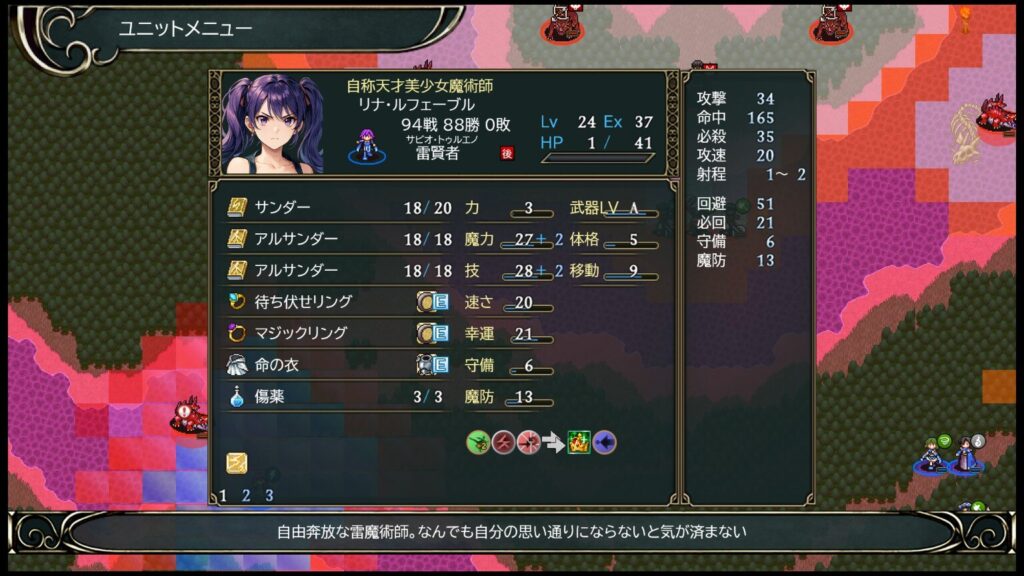
Task: Select the 魔力 stat row
Action: pos(510,240)
